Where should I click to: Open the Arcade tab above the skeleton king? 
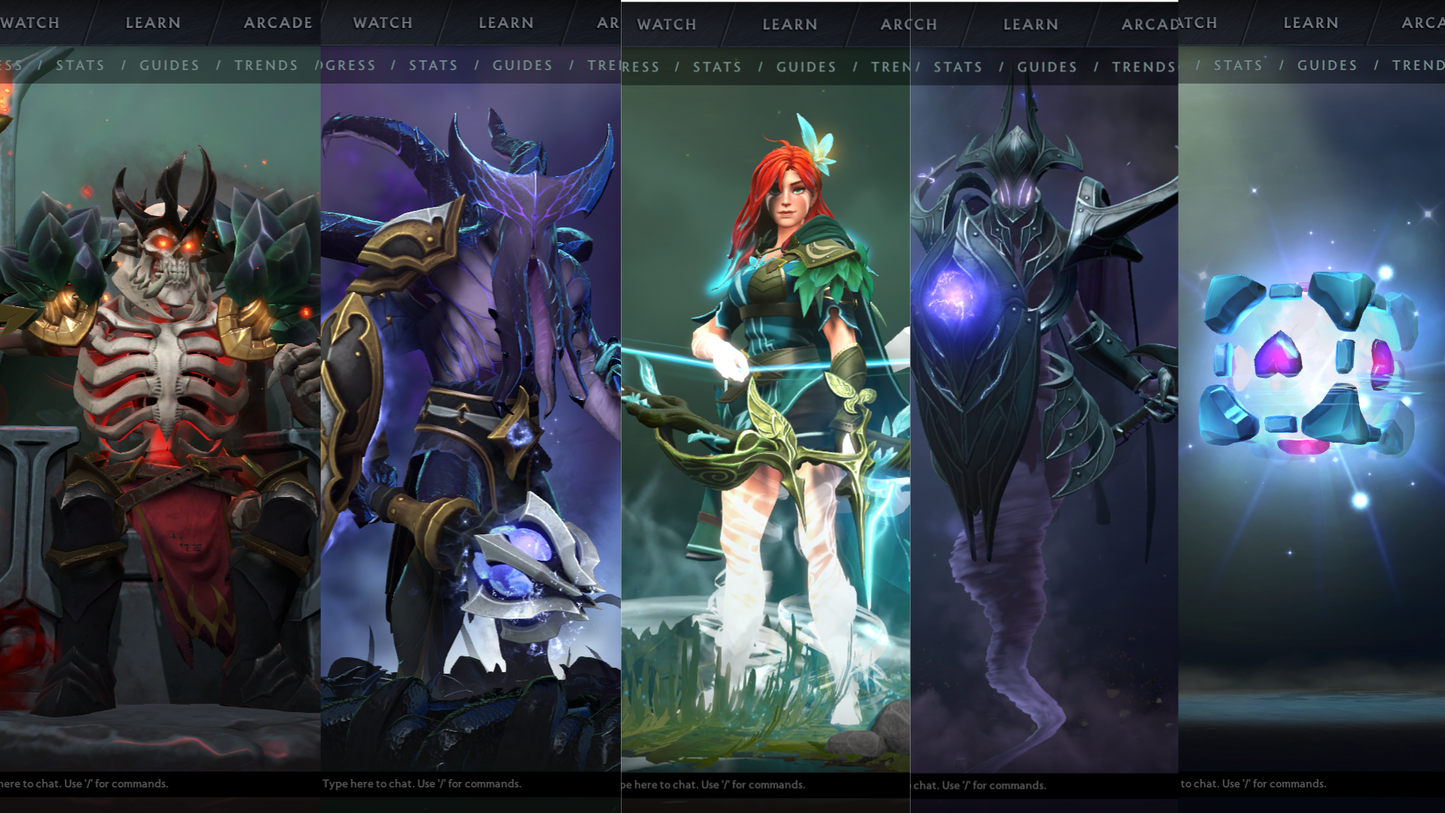tap(278, 22)
